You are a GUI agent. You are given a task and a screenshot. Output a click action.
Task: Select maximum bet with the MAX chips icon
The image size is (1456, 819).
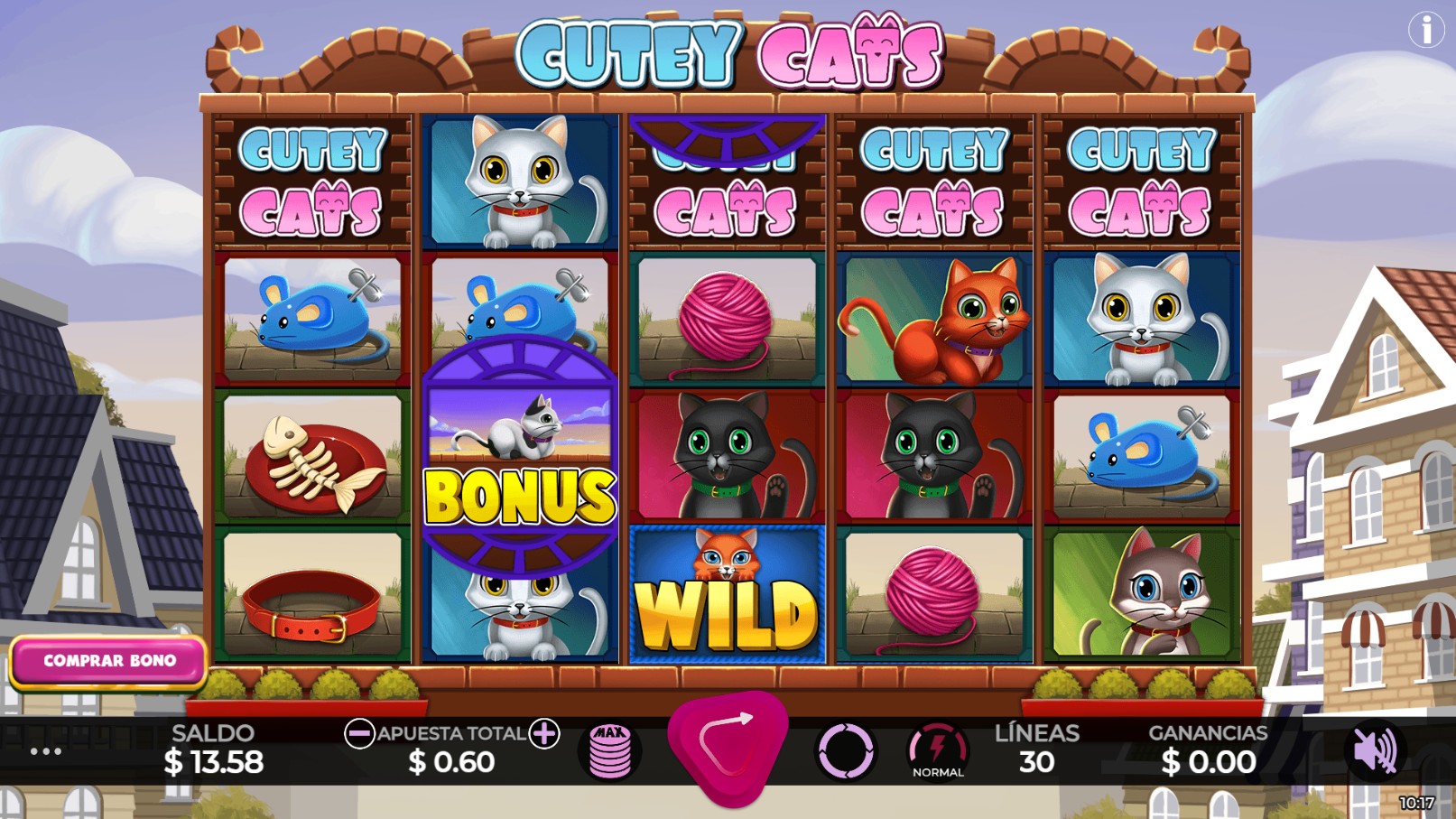(x=612, y=749)
